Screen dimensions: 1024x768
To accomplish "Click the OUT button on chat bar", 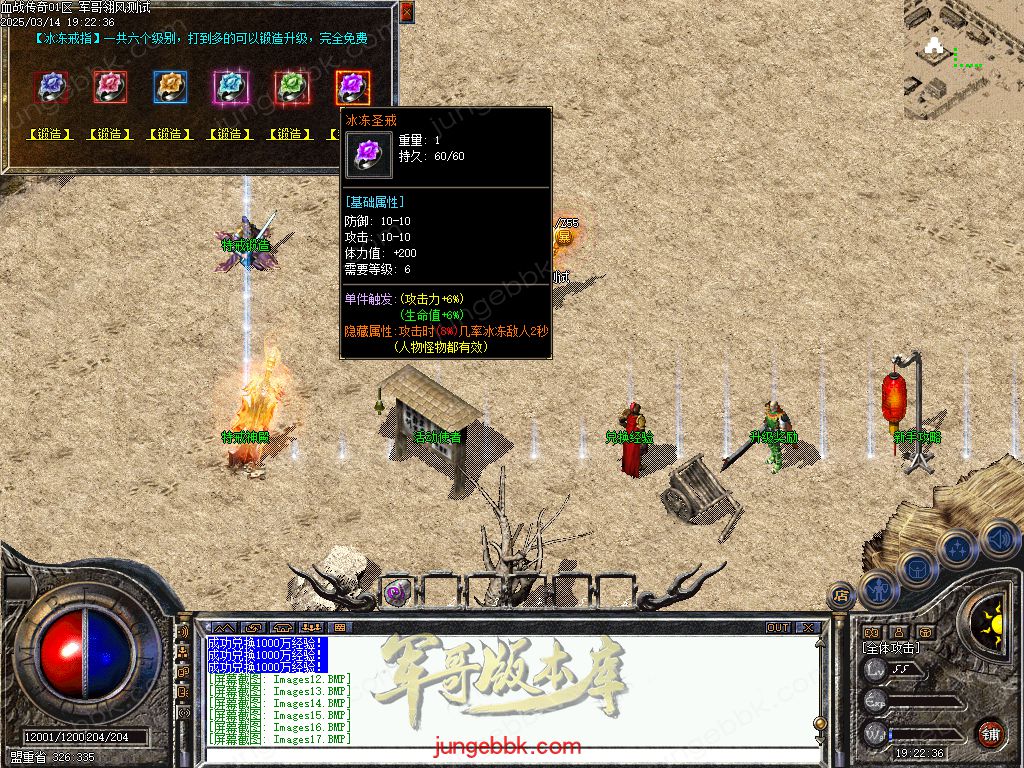I will pyautogui.click(x=778, y=628).
